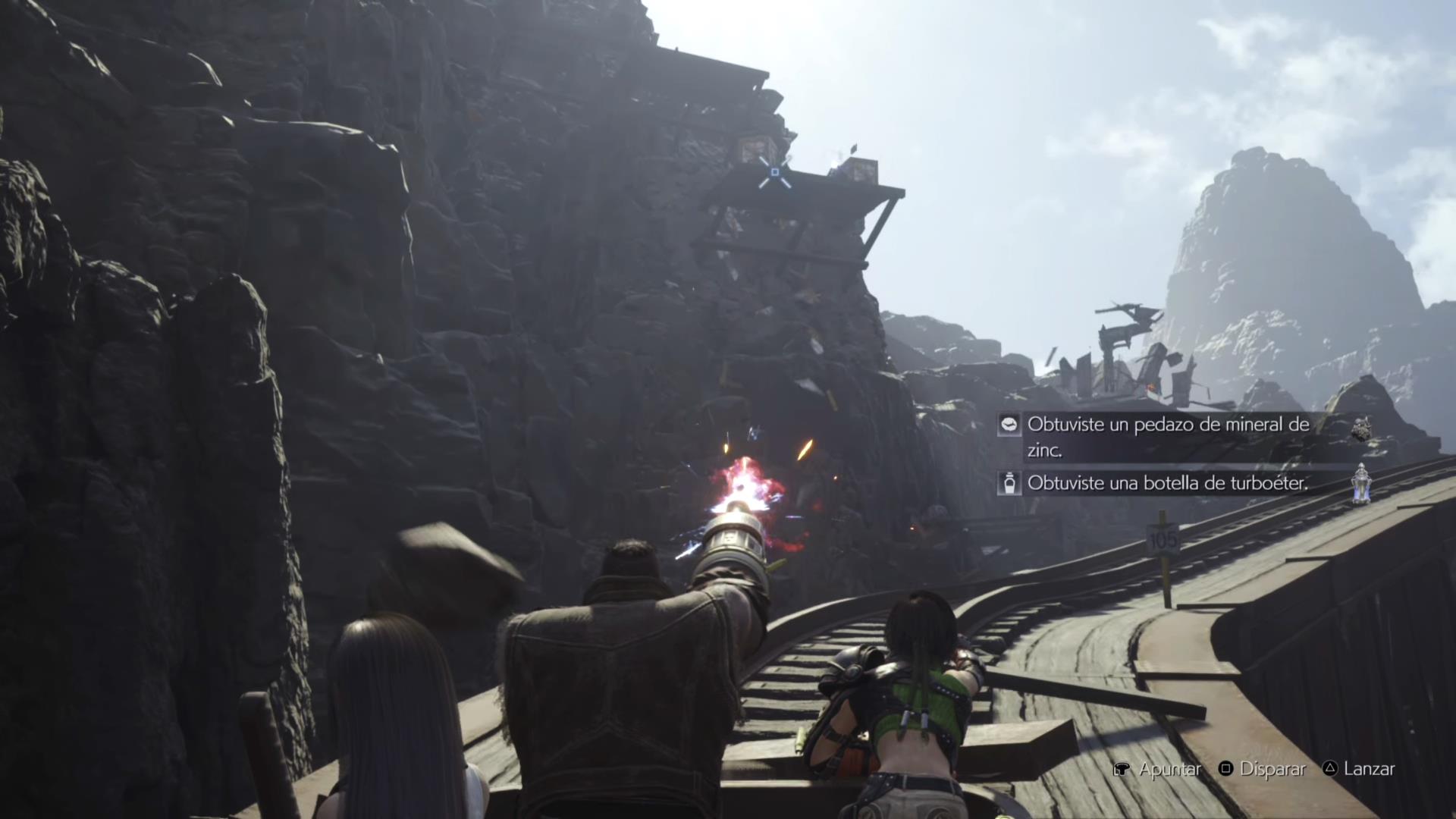Select the zinc ore obtained notification
This screenshot has width=1456, height=819.
coord(1168,437)
